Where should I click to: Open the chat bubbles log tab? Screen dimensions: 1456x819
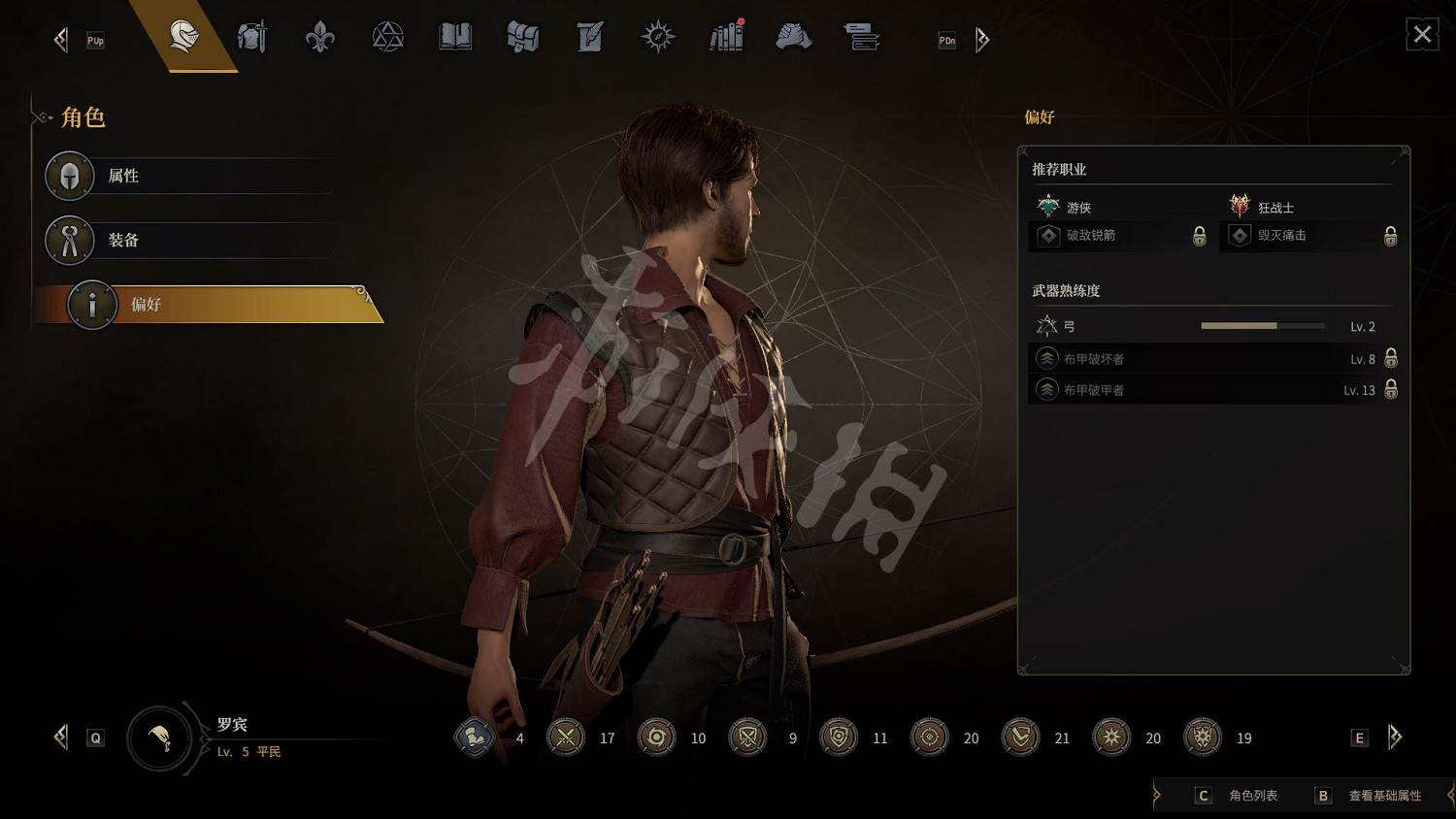[861, 38]
